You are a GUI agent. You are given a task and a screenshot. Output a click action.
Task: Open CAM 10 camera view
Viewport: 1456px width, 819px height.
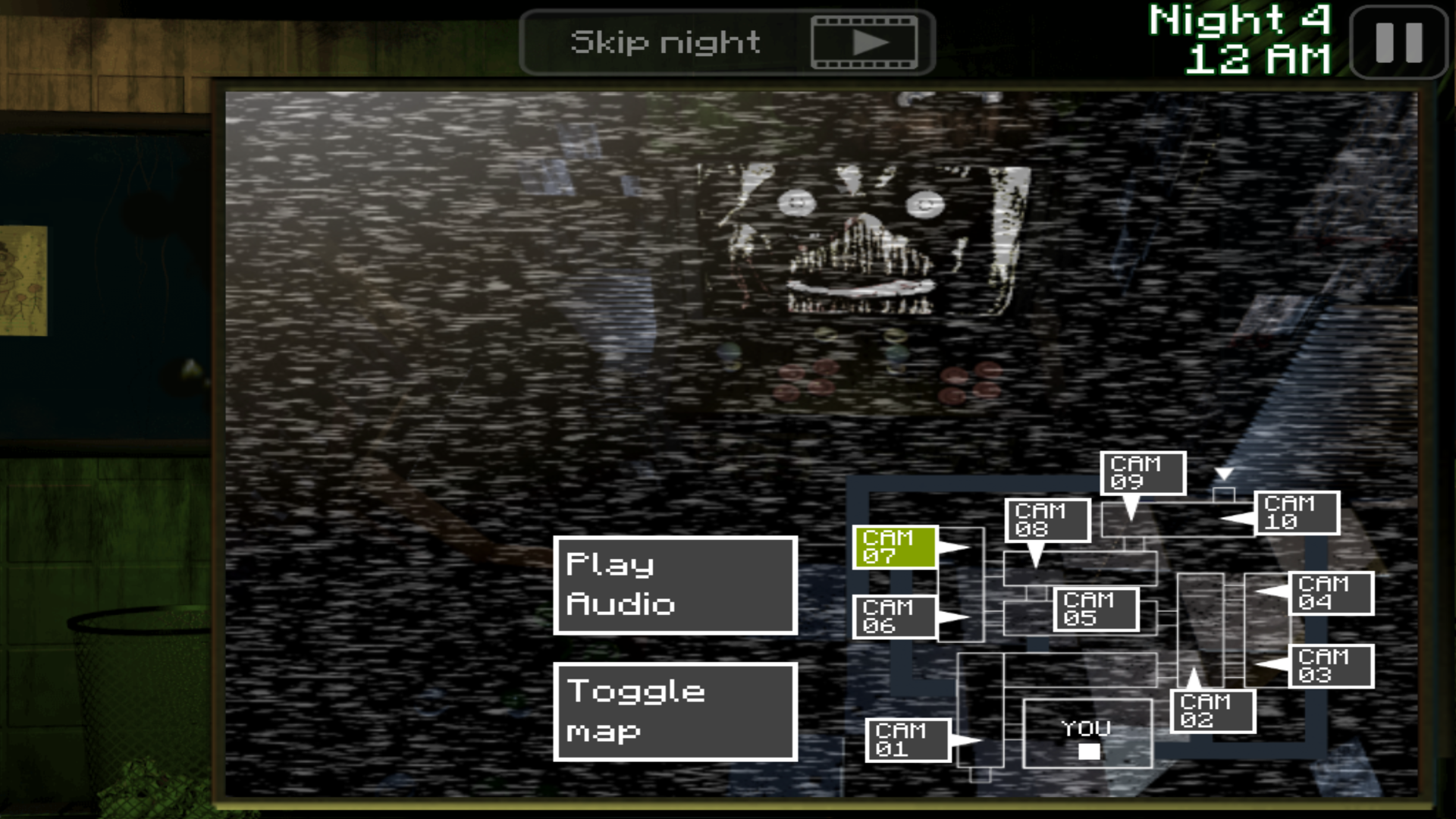1294,513
